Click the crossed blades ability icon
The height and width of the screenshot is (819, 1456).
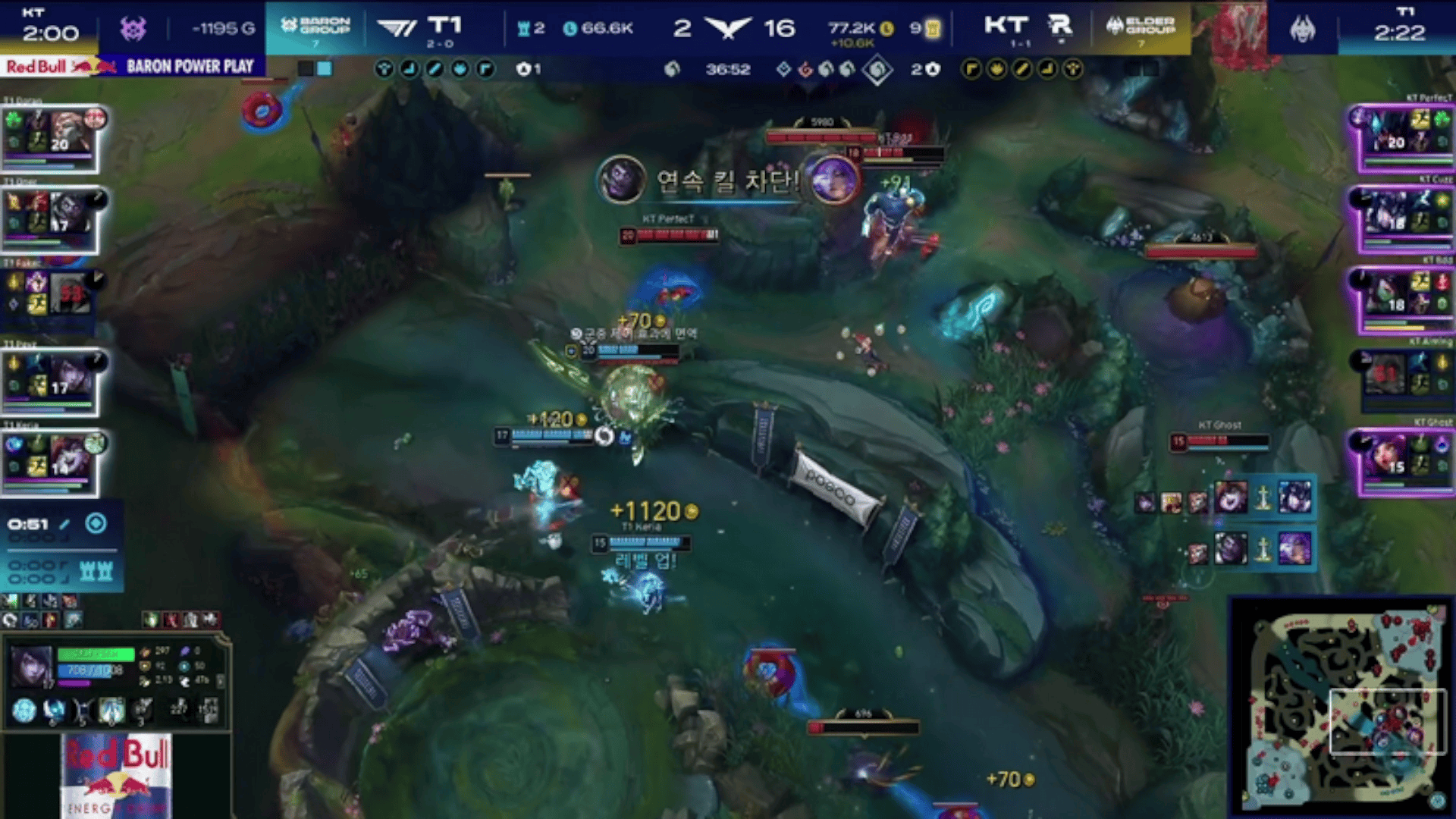(x=82, y=711)
